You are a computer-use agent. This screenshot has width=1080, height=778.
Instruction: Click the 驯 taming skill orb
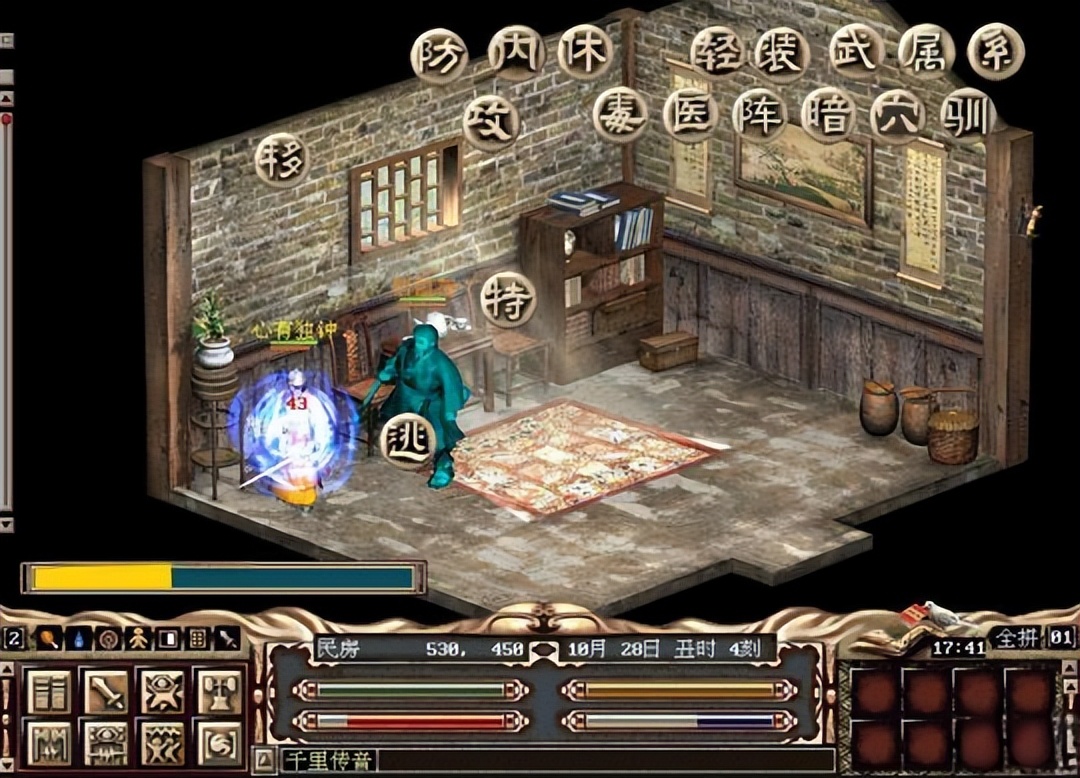click(967, 115)
